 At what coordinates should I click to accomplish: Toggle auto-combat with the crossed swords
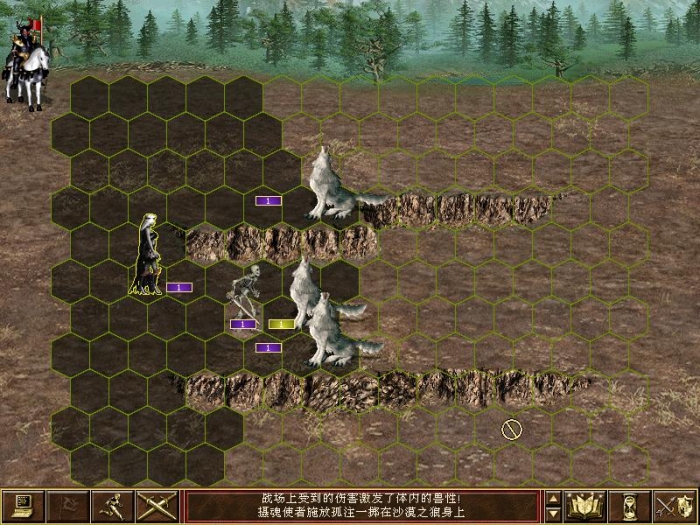pos(156,506)
